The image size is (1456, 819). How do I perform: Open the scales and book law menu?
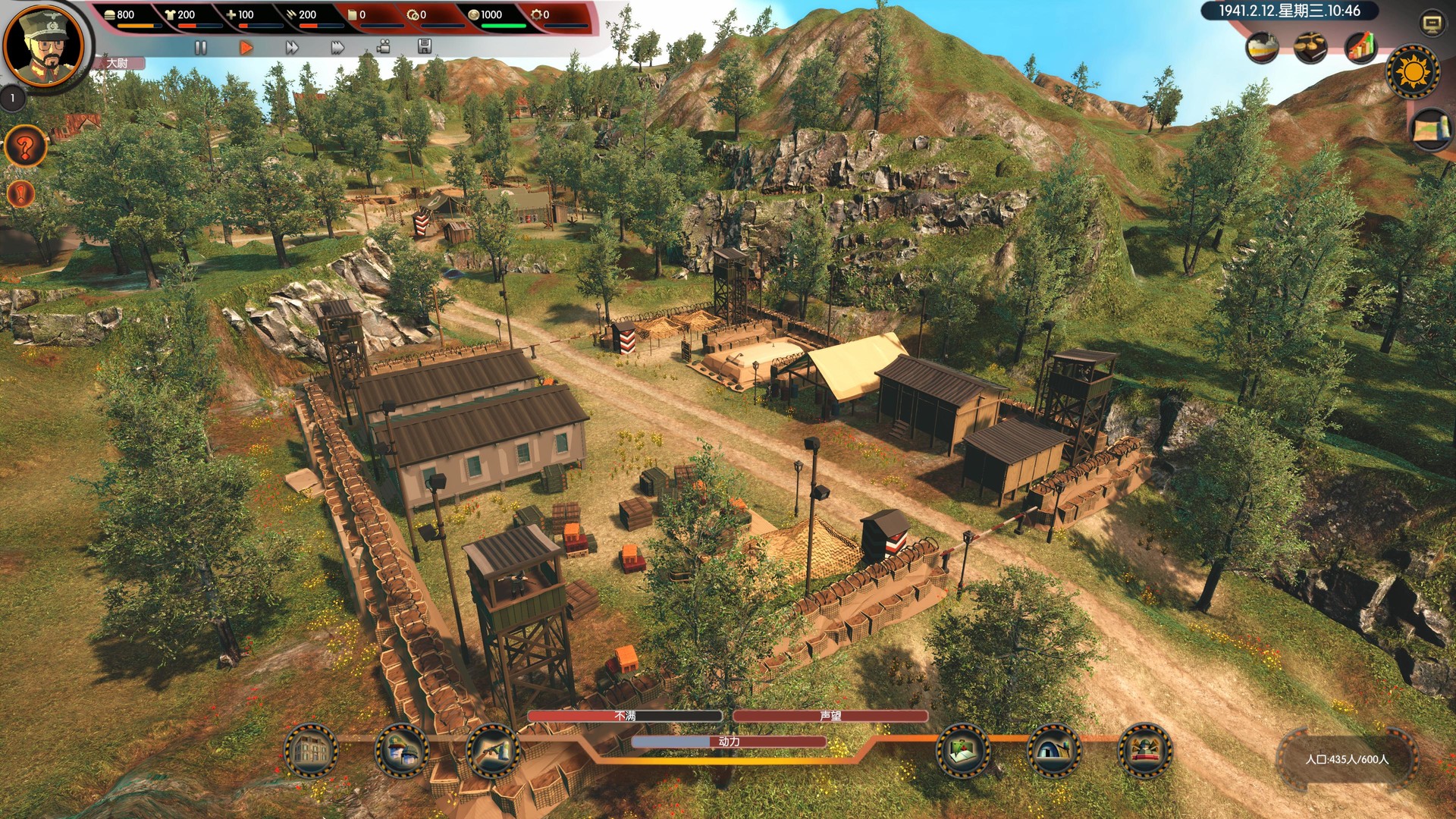pos(1310,49)
